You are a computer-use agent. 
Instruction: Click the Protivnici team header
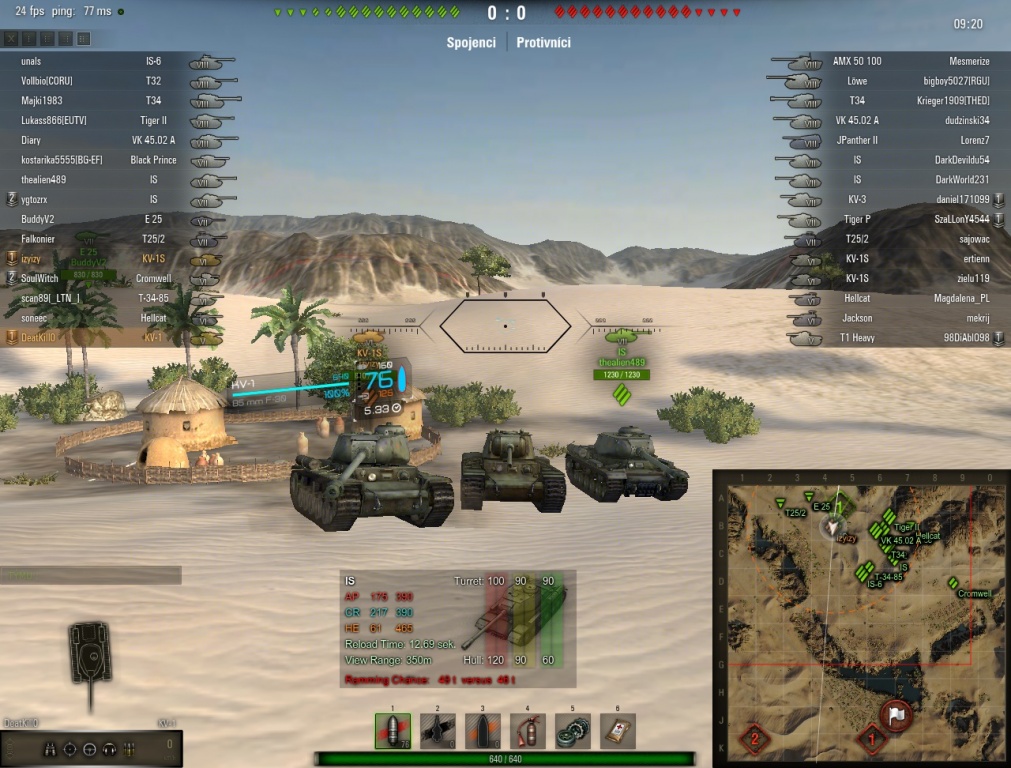tap(544, 43)
